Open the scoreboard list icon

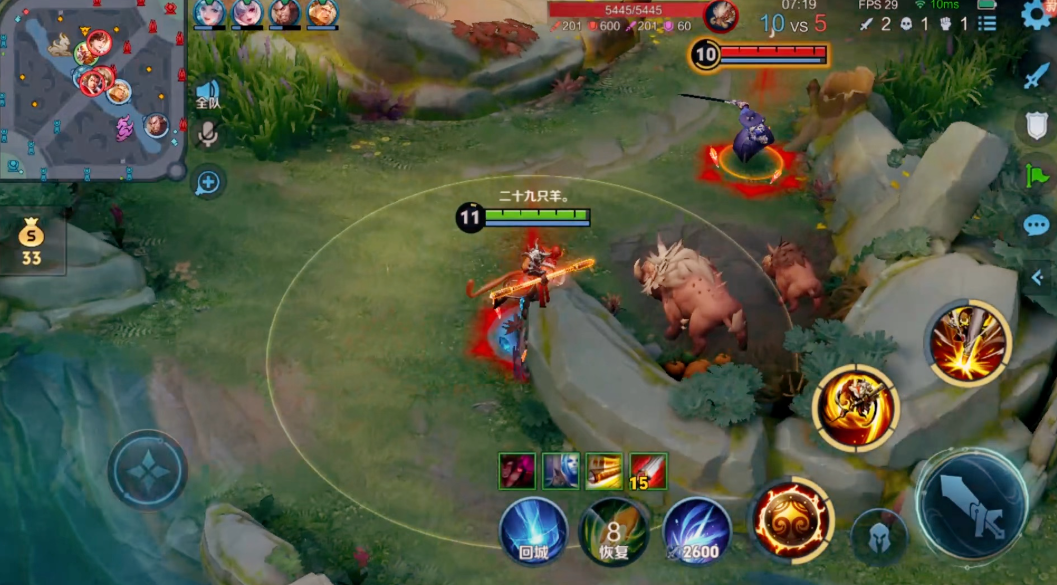coord(988,23)
